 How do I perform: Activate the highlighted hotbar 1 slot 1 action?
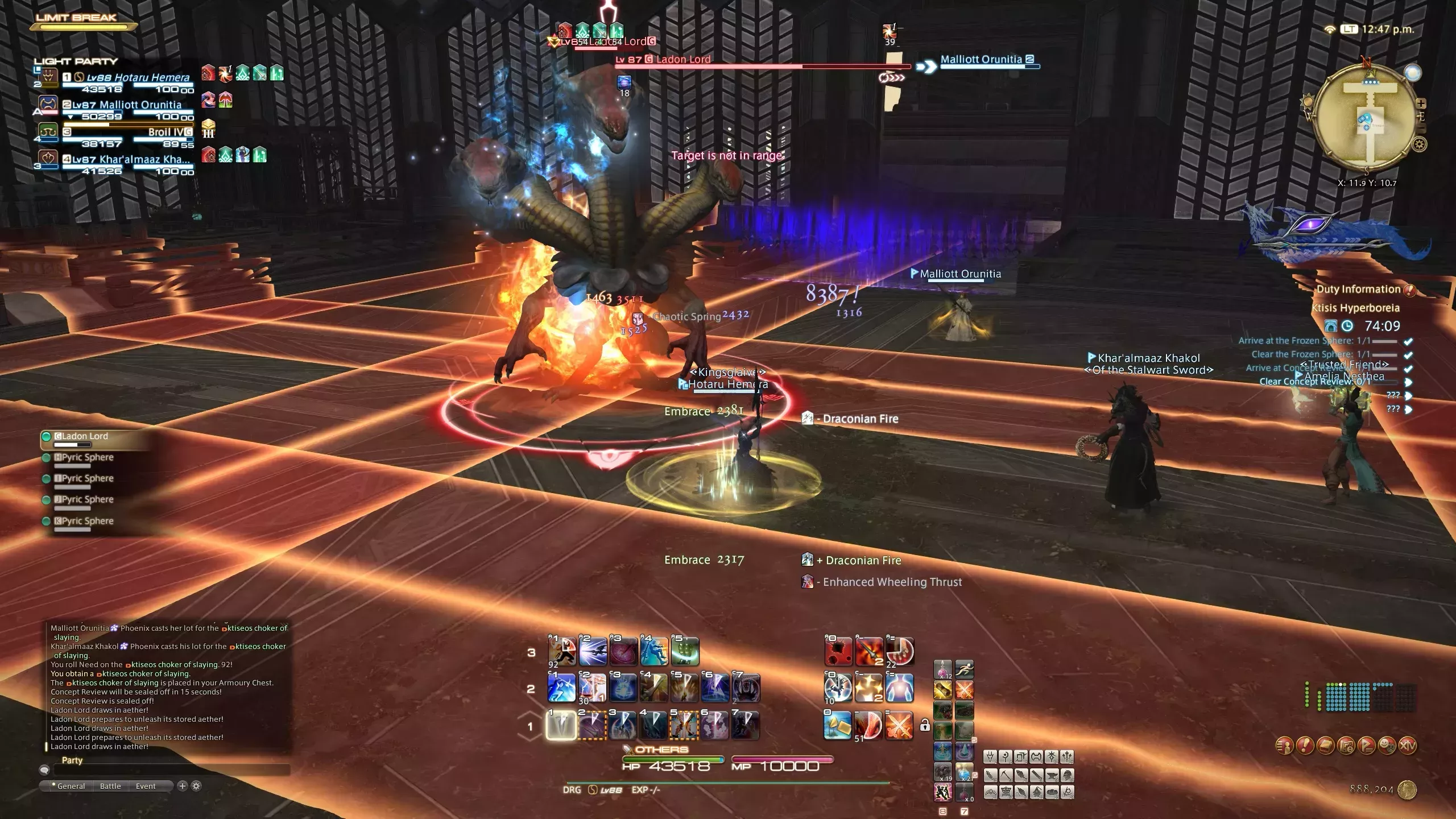tap(561, 726)
